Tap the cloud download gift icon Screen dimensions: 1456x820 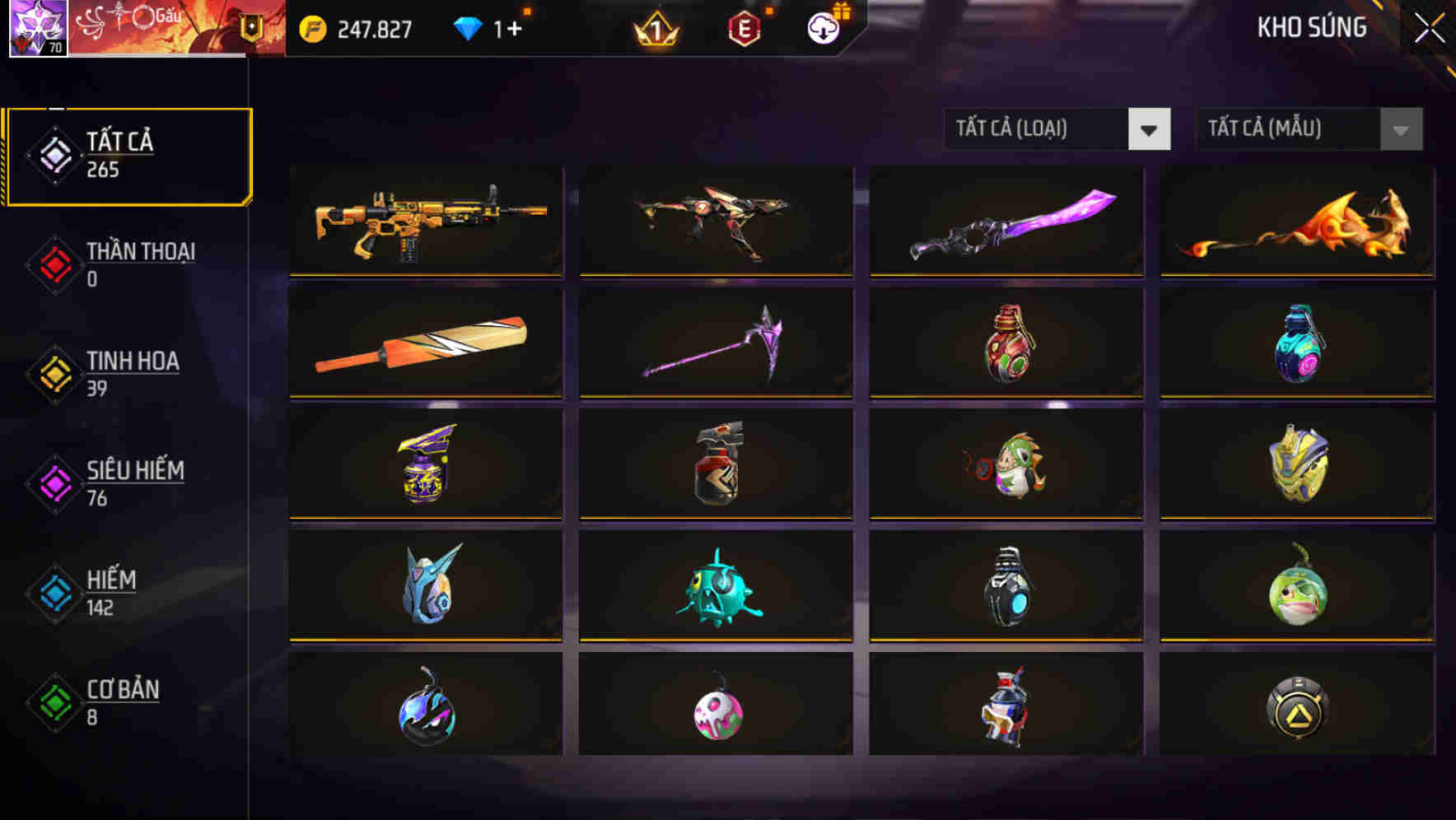(821, 27)
